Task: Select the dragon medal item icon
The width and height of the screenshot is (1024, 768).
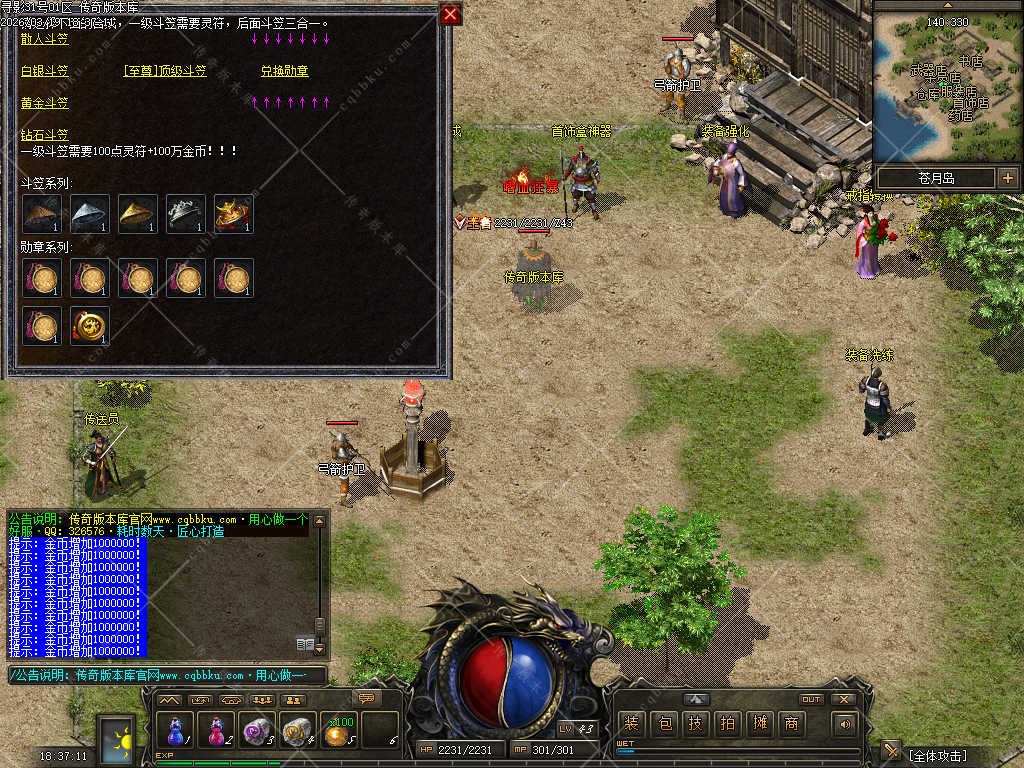Action: click(x=89, y=326)
